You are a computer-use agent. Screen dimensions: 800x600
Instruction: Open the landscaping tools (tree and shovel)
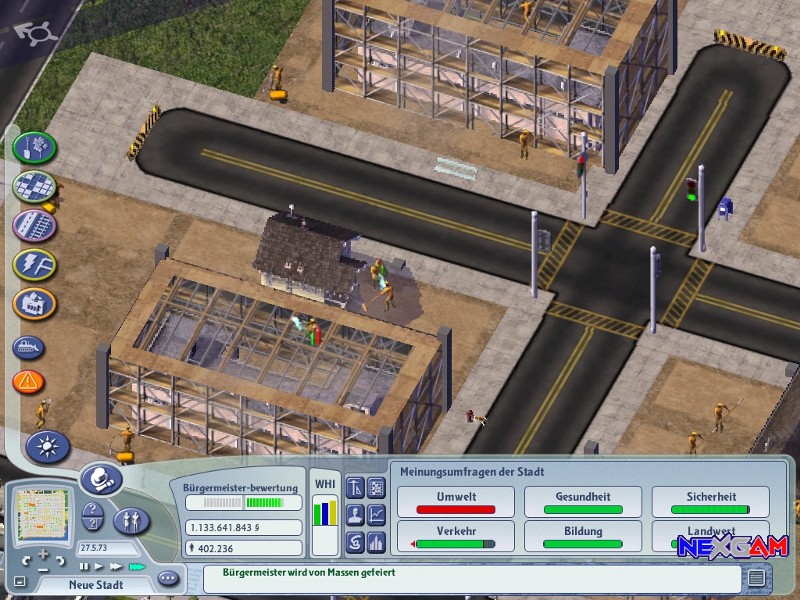(x=34, y=147)
